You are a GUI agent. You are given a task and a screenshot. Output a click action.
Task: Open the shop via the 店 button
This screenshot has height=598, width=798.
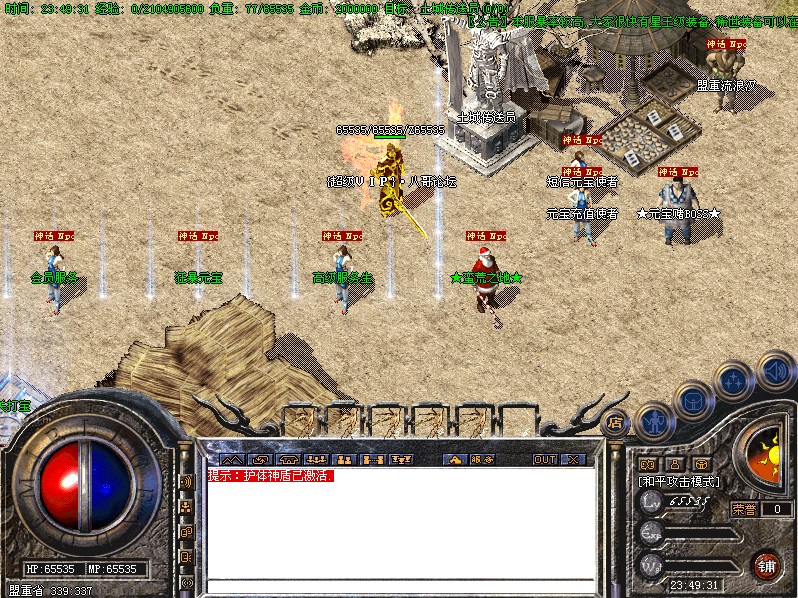[x=617, y=423]
